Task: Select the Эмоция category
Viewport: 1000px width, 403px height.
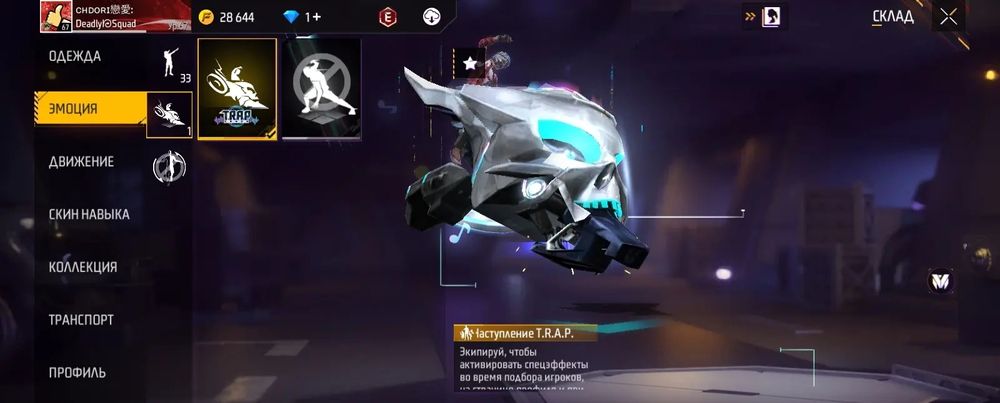Action: 74,109
